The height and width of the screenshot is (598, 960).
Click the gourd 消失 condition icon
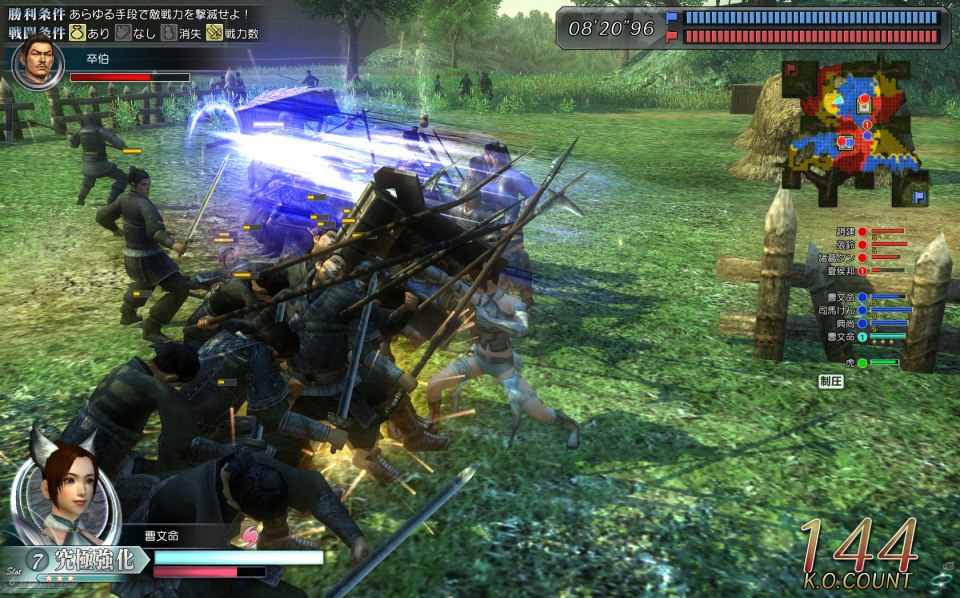(170, 33)
